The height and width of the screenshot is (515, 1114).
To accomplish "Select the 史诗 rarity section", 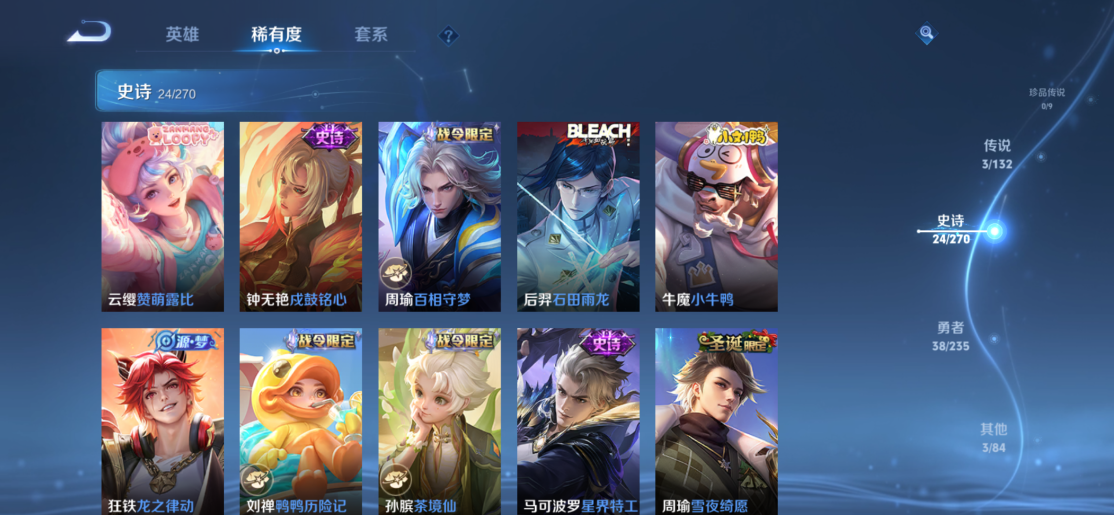I will click(951, 228).
